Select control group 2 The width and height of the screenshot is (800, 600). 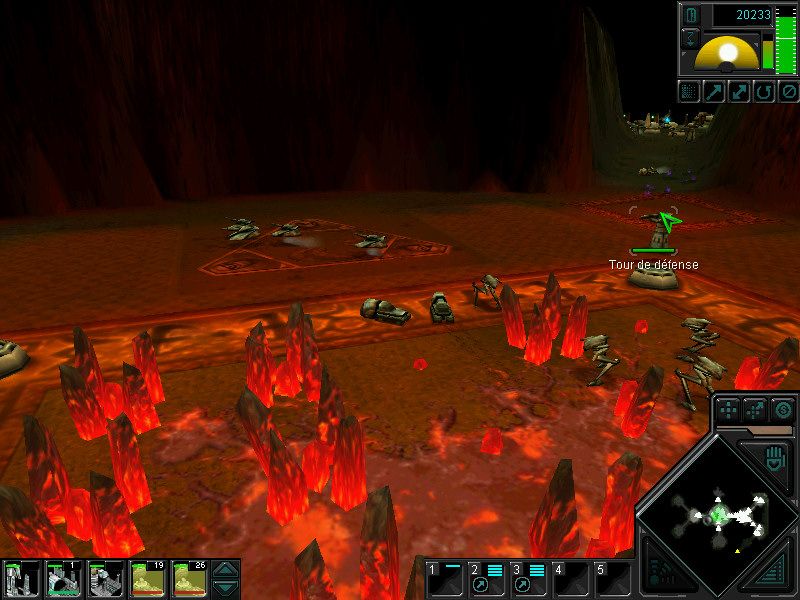[486, 579]
